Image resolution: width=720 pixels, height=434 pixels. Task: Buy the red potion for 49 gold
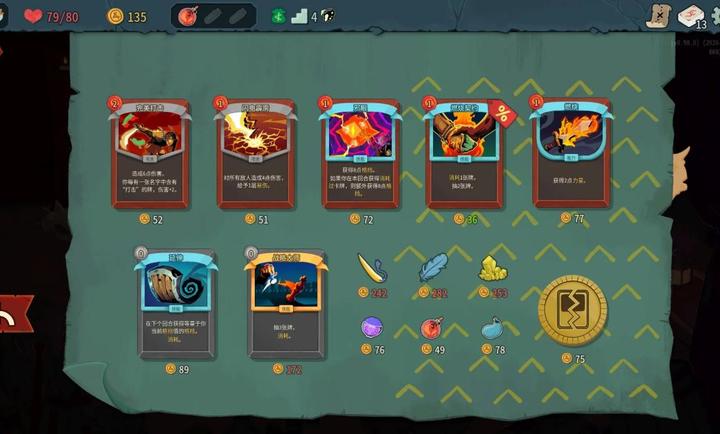coord(432,328)
